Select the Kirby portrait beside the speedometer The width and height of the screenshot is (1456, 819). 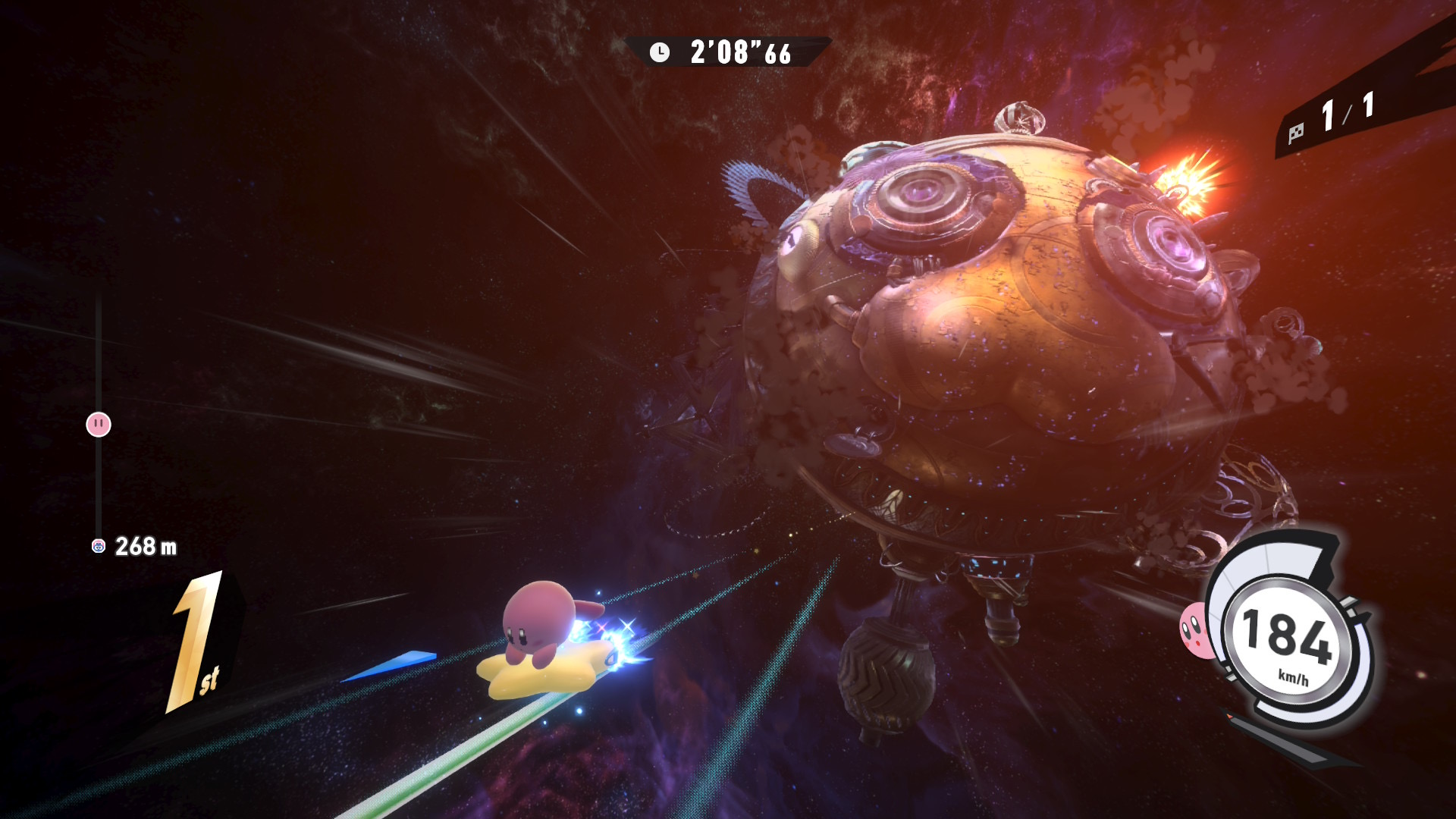pos(1194,631)
